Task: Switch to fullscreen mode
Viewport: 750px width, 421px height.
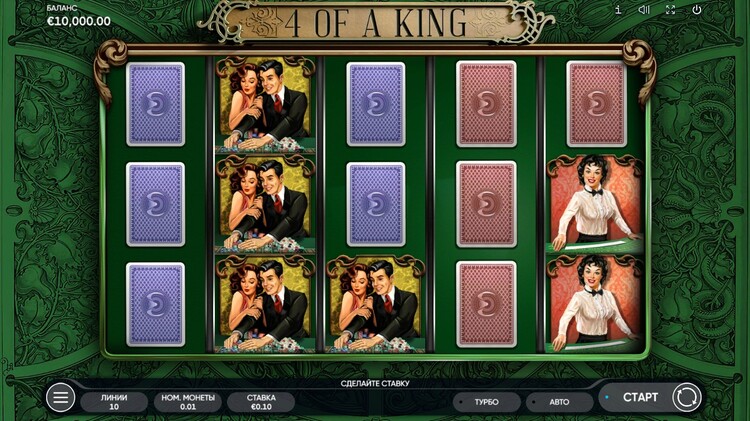Action: 670,10
